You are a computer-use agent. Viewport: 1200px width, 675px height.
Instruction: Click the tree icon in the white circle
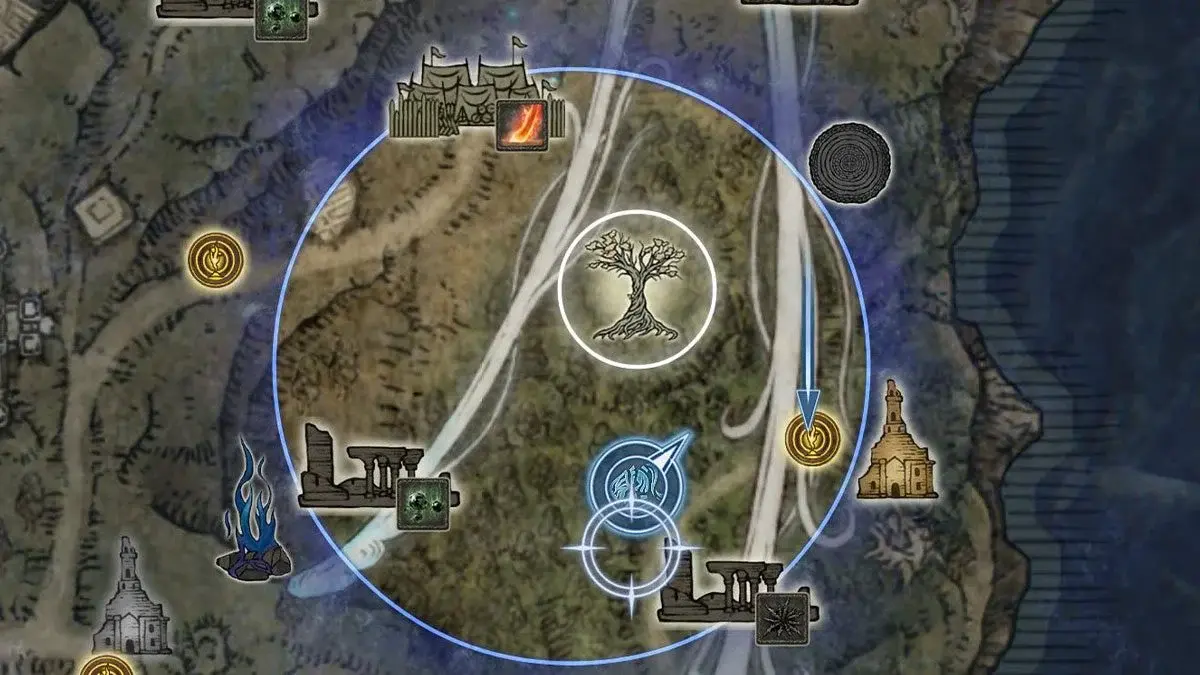(637, 289)
